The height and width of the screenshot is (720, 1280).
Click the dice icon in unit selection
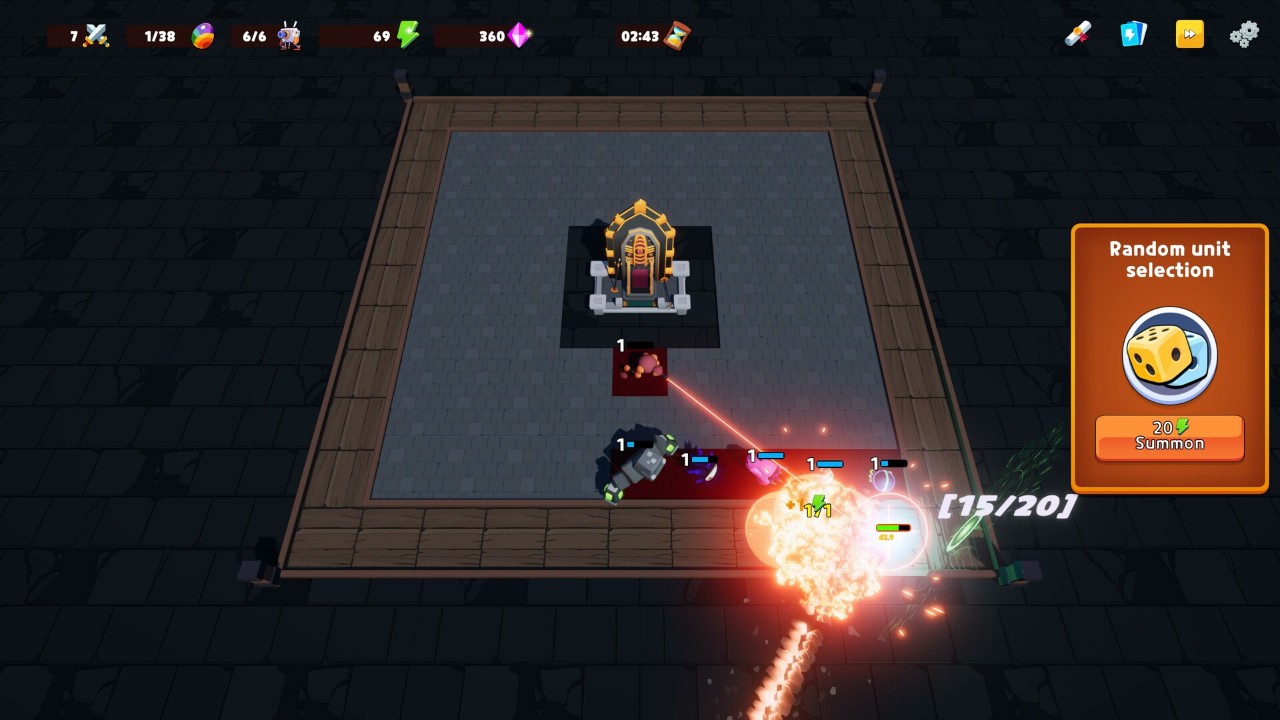(x=1169, y=355)
